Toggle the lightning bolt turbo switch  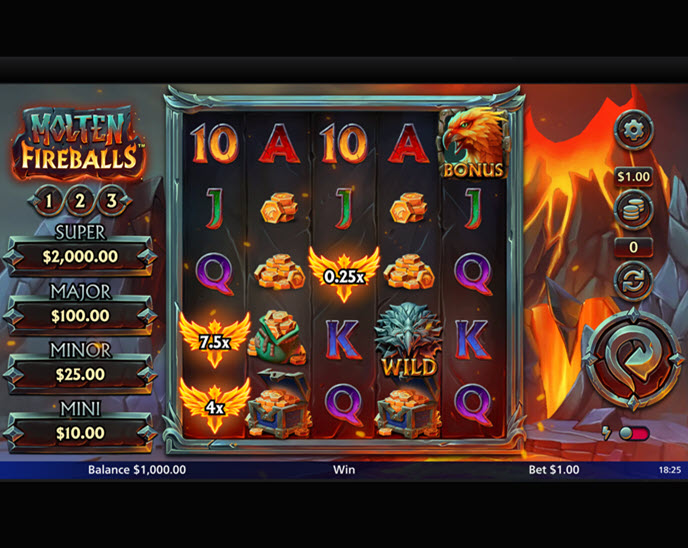click(633, 434)
